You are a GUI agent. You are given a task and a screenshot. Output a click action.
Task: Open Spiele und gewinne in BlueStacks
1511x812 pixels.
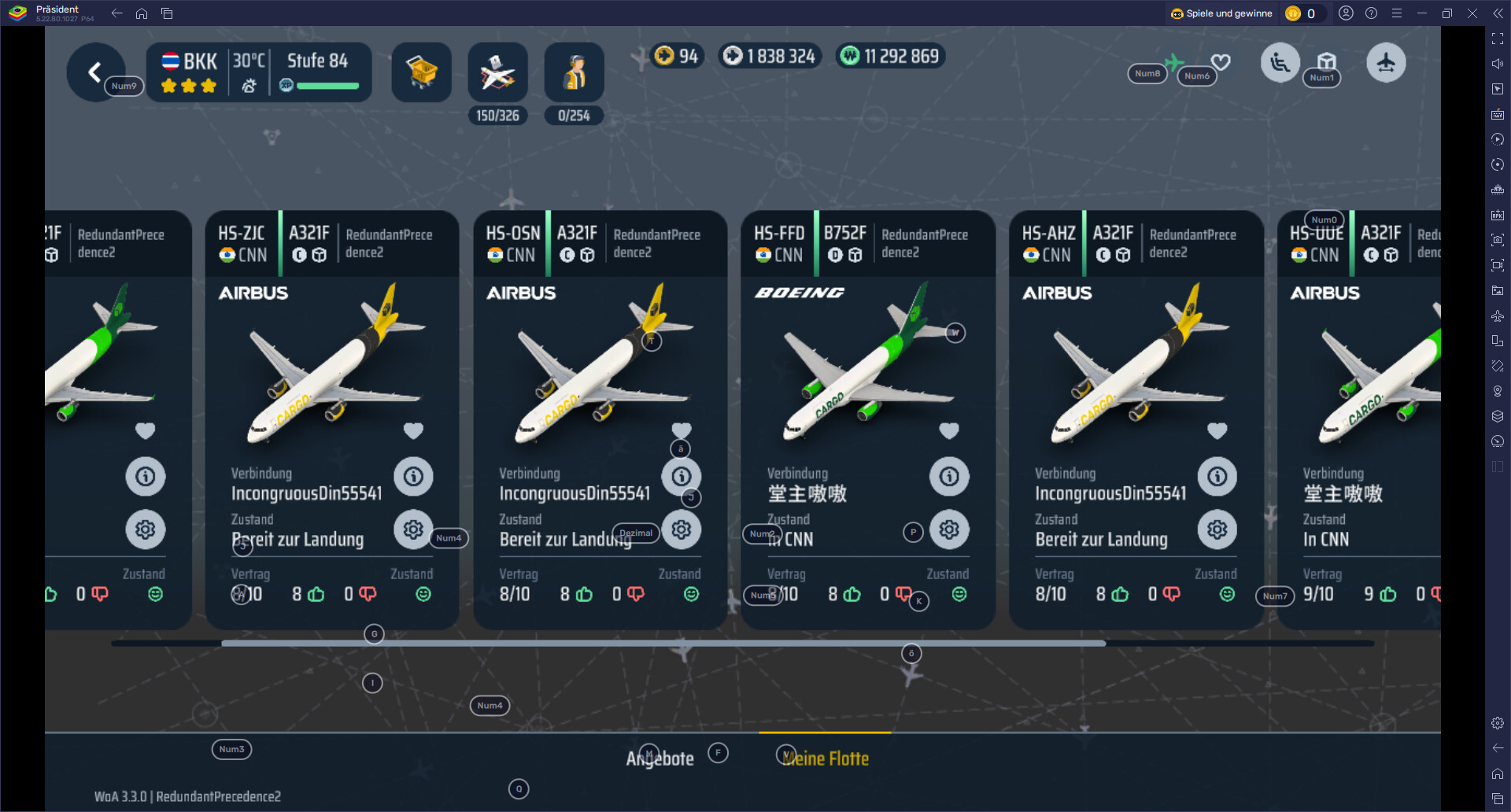[1221, 13]
